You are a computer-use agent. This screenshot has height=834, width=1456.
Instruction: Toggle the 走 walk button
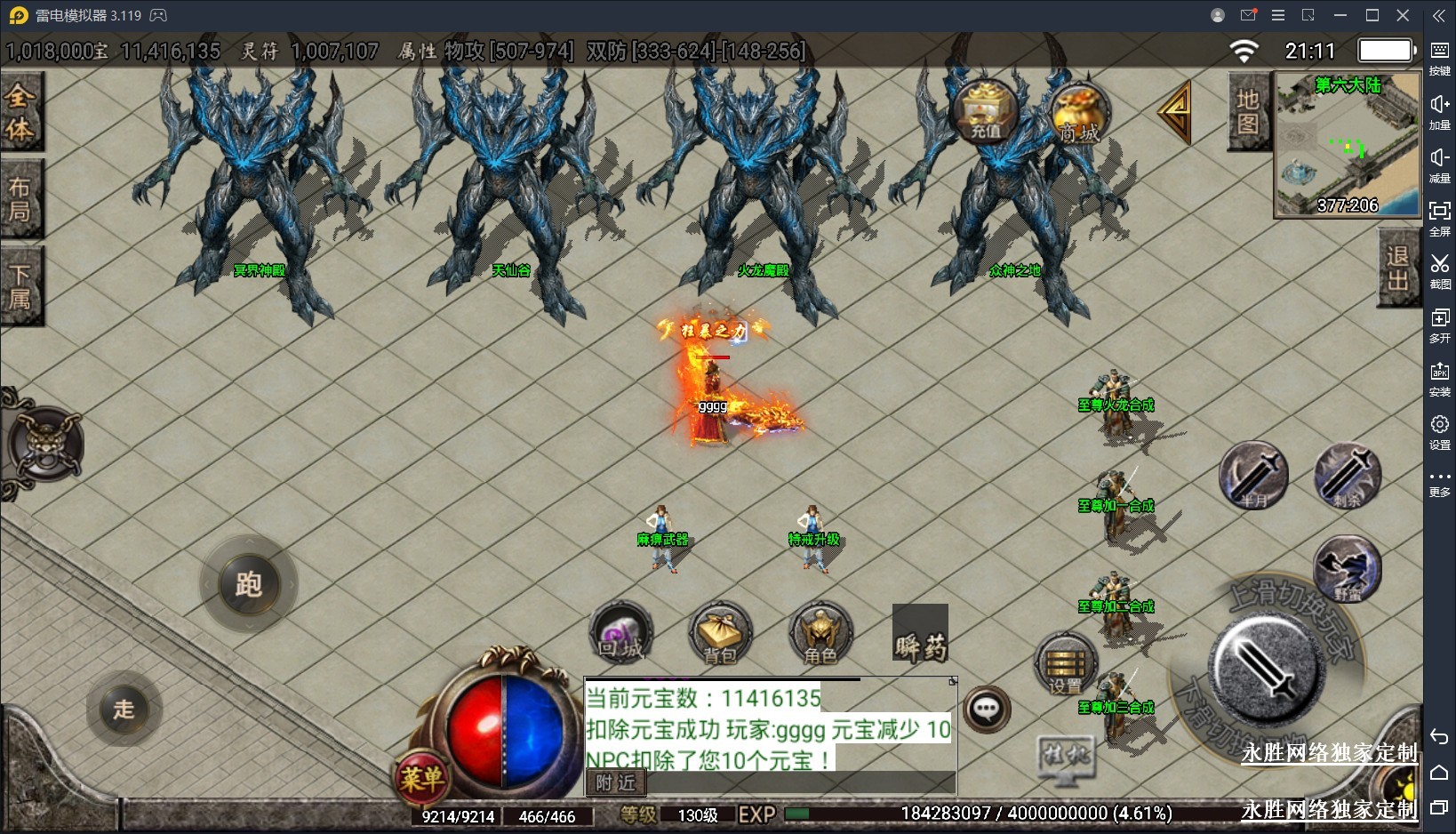coord(124,709)
